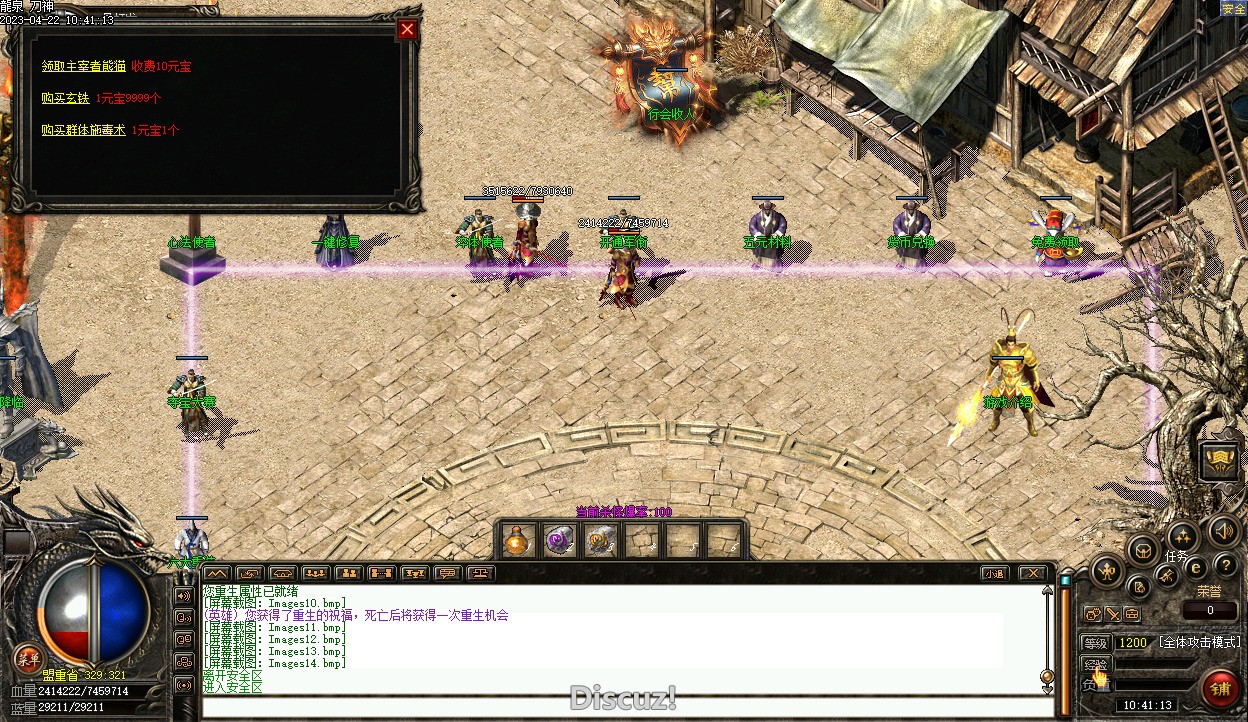
Task: Use the orange potion gourd in the hotbar
Action: pyautogui.click(x=516, y=541)
